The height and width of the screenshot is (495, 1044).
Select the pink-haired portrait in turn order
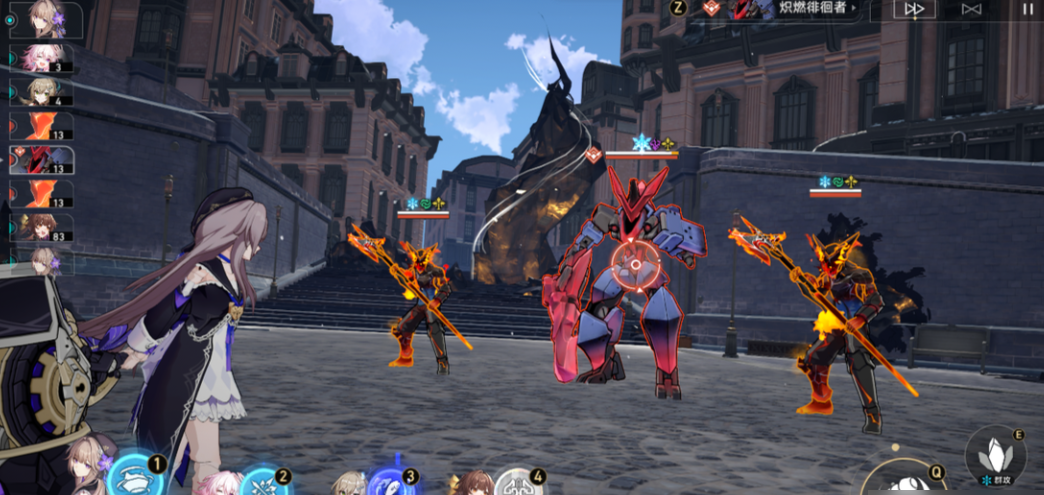[x=44, y=57]
